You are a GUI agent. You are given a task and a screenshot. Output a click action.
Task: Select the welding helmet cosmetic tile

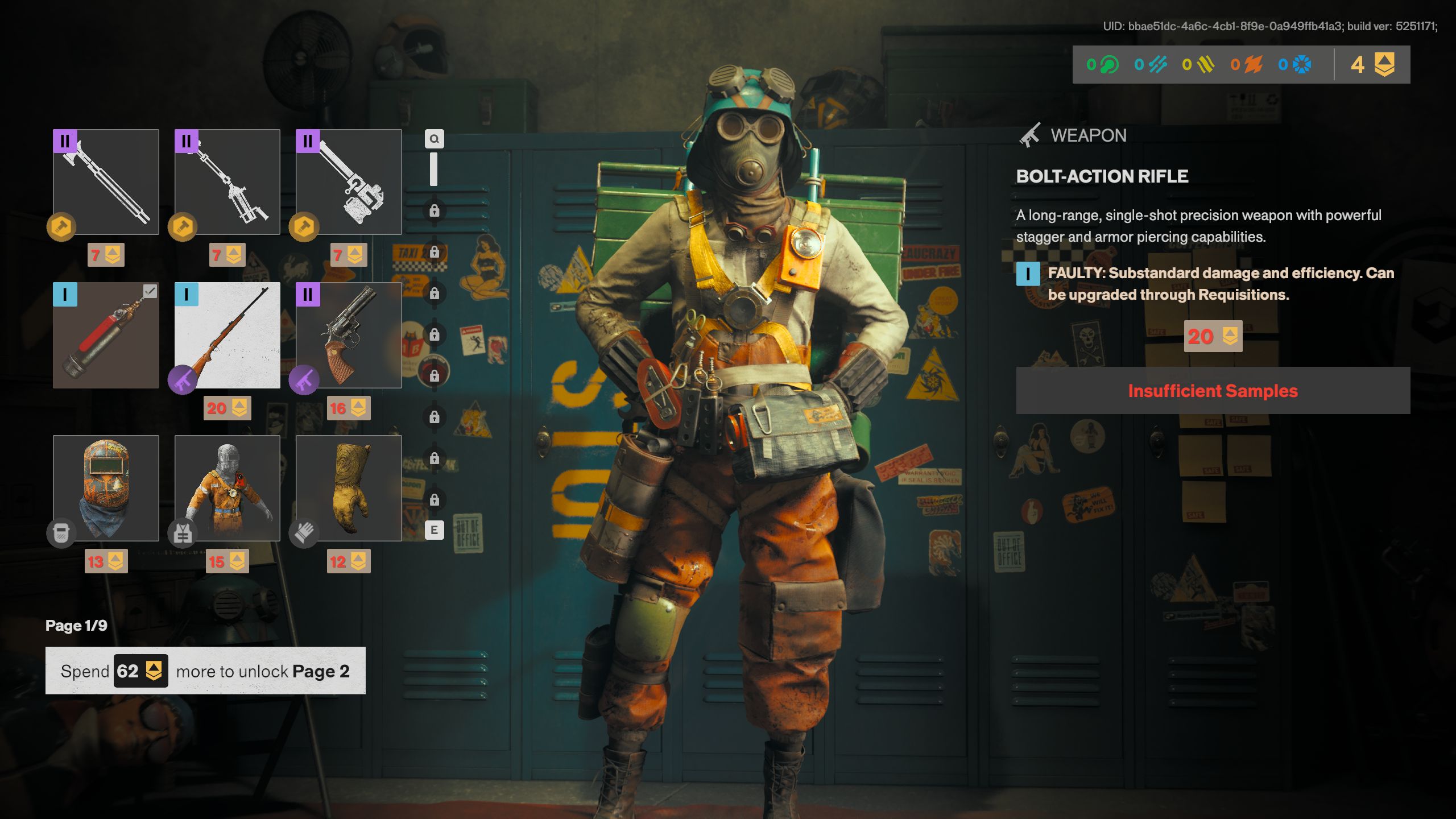(x=106, y=488)
